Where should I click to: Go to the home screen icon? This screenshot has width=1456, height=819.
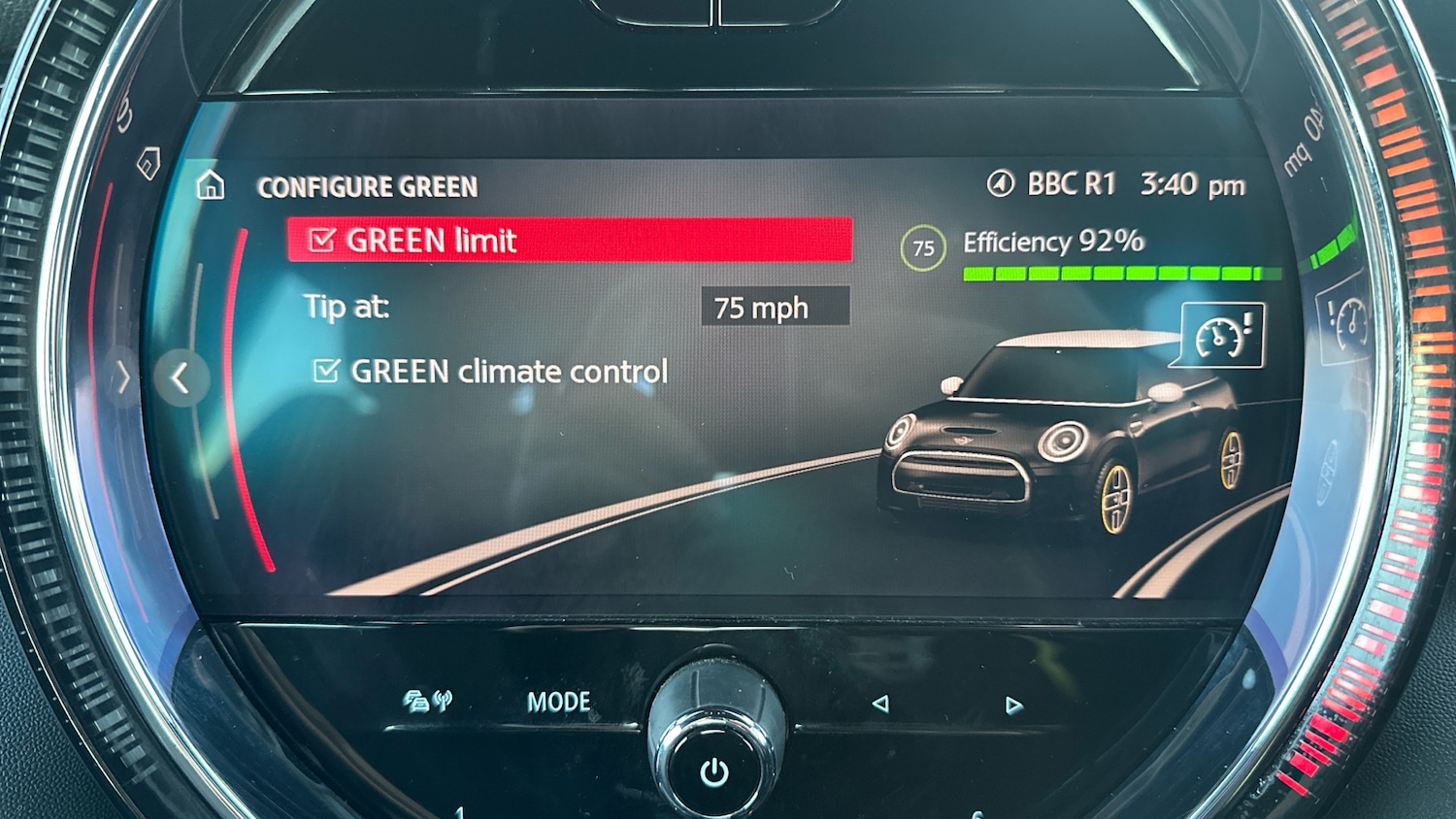click(211, 185)
